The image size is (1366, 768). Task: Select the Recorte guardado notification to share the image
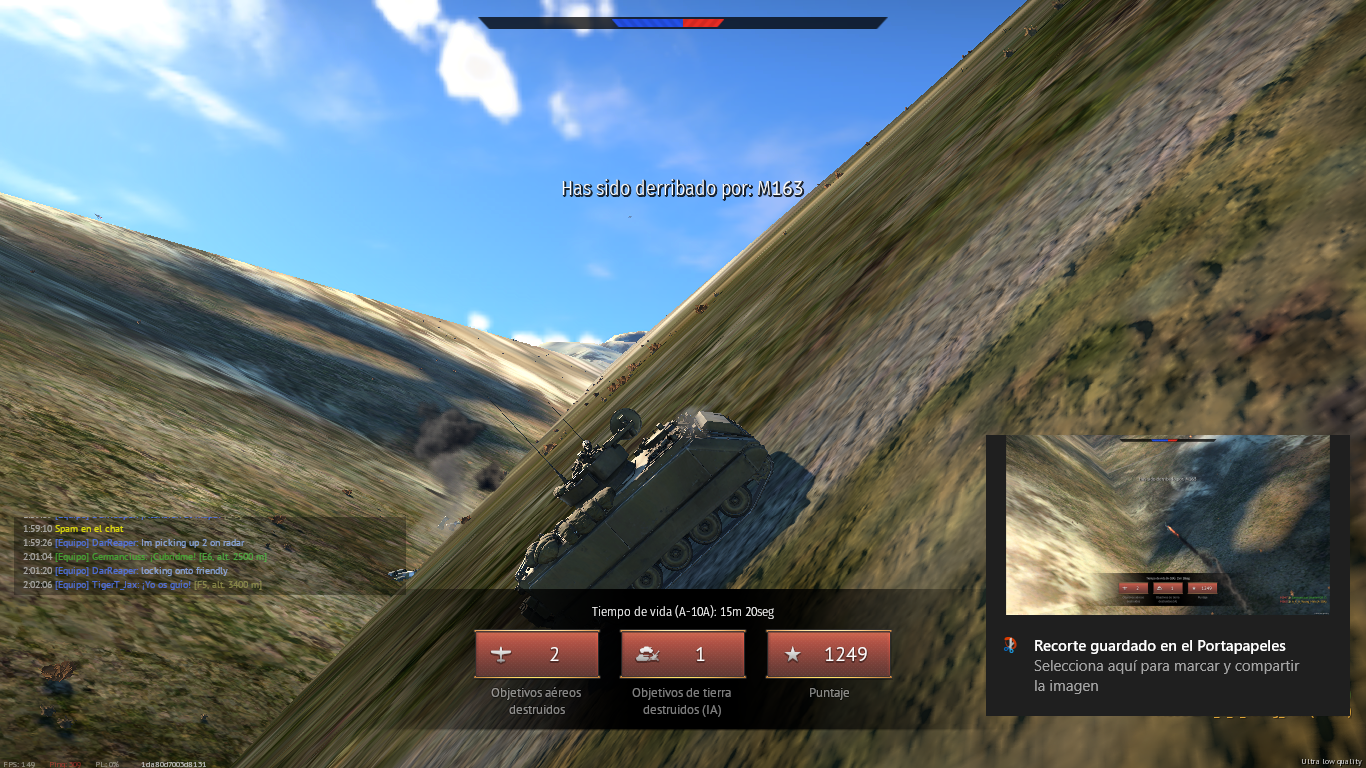click(x=1160, y=665)
